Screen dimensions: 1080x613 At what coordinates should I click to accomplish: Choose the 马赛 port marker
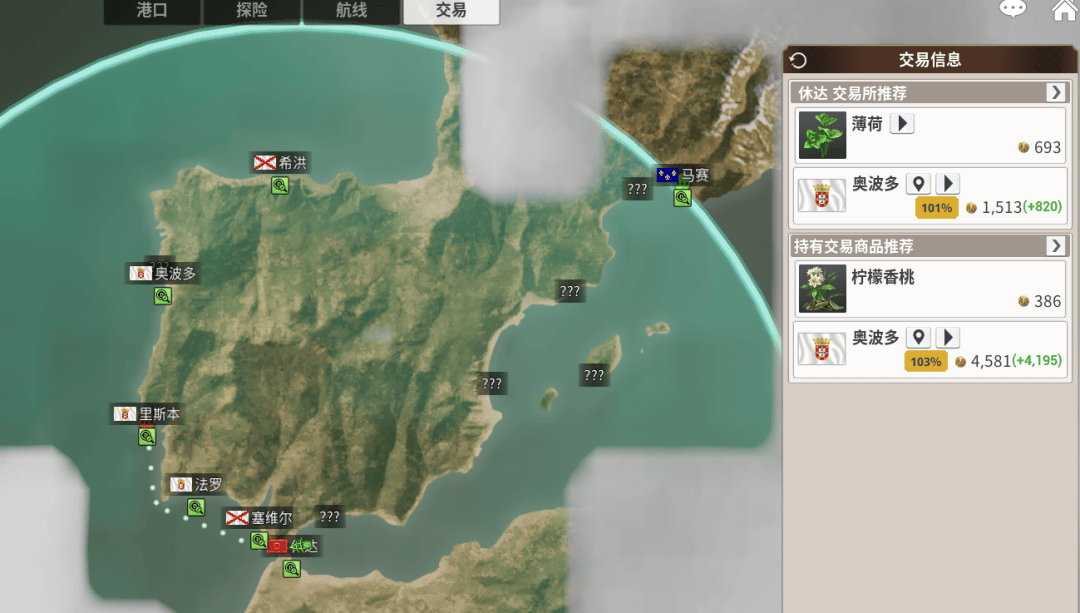tap(682, 197)
